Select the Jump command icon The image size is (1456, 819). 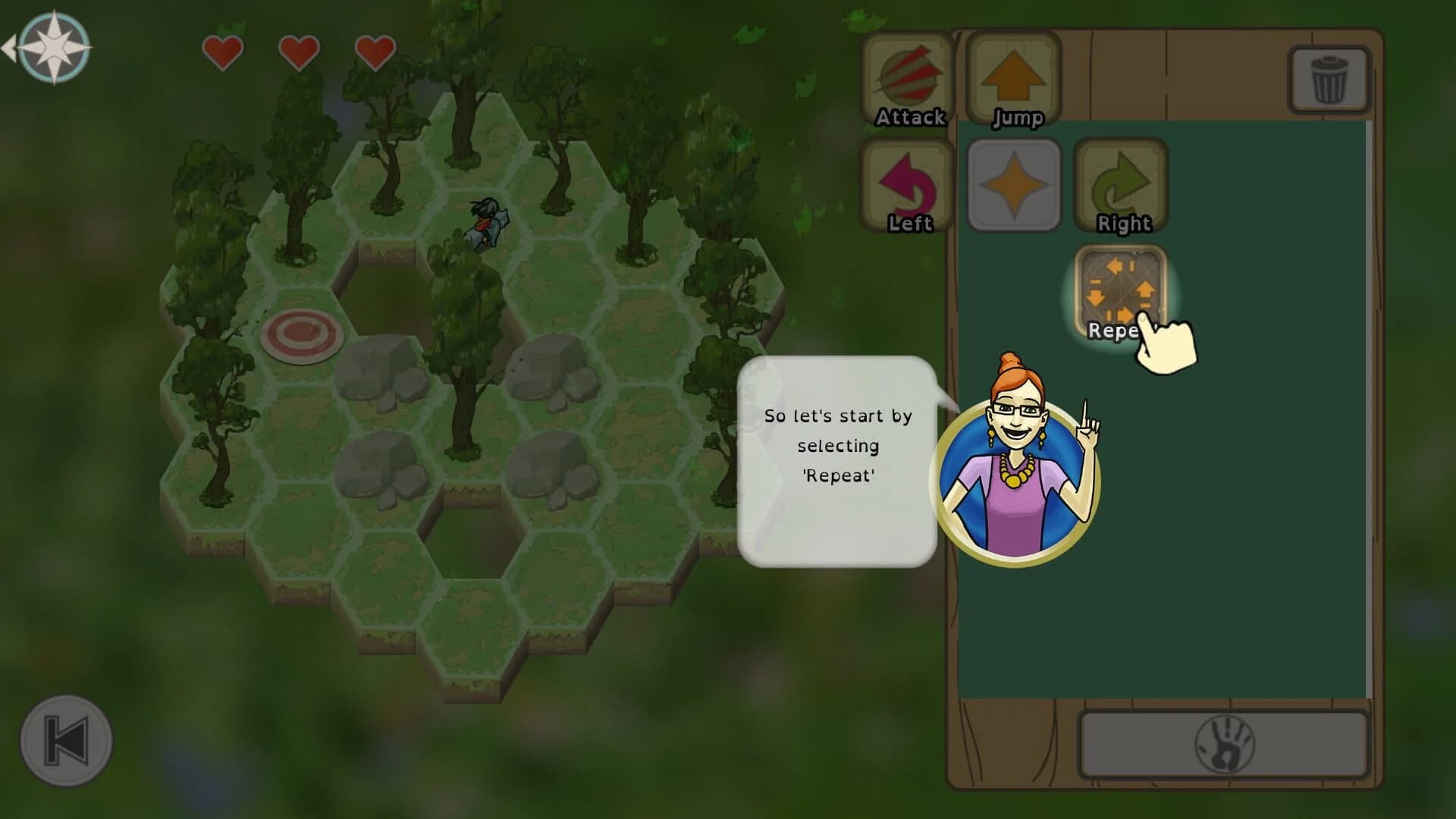pos(1016,76)
